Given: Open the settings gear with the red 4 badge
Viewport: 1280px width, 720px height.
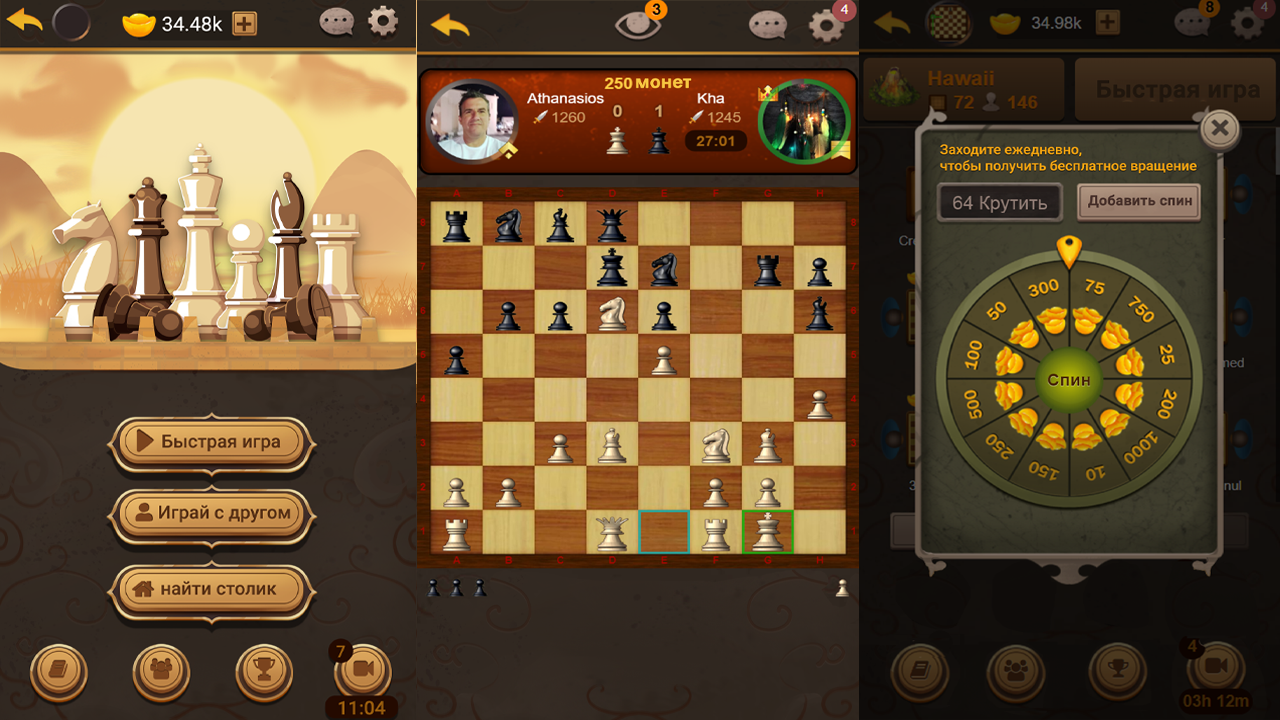Looking at the screenshot, I should point(824,25).
